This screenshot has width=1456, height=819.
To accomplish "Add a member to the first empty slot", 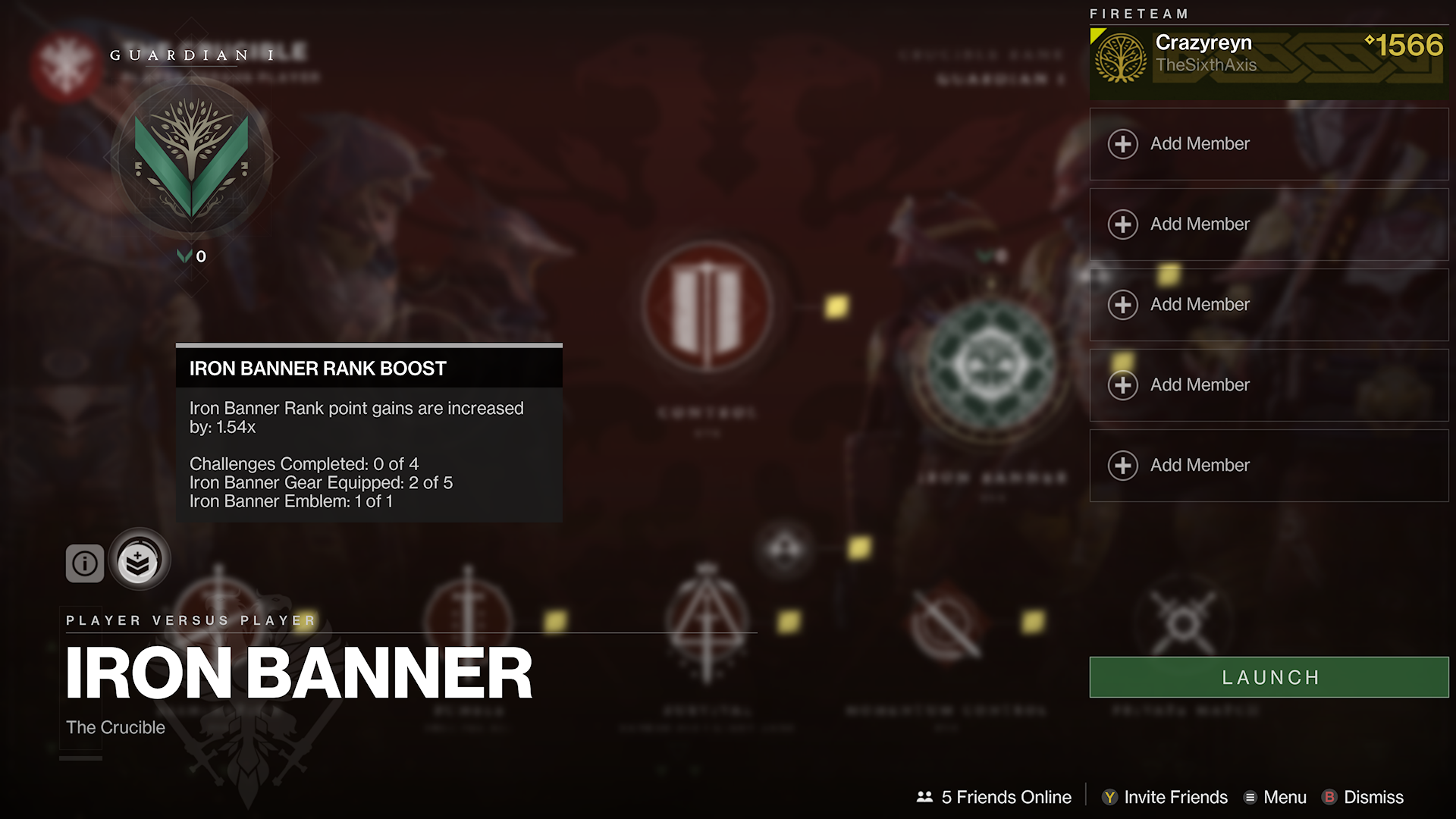I will (1268, 143).
